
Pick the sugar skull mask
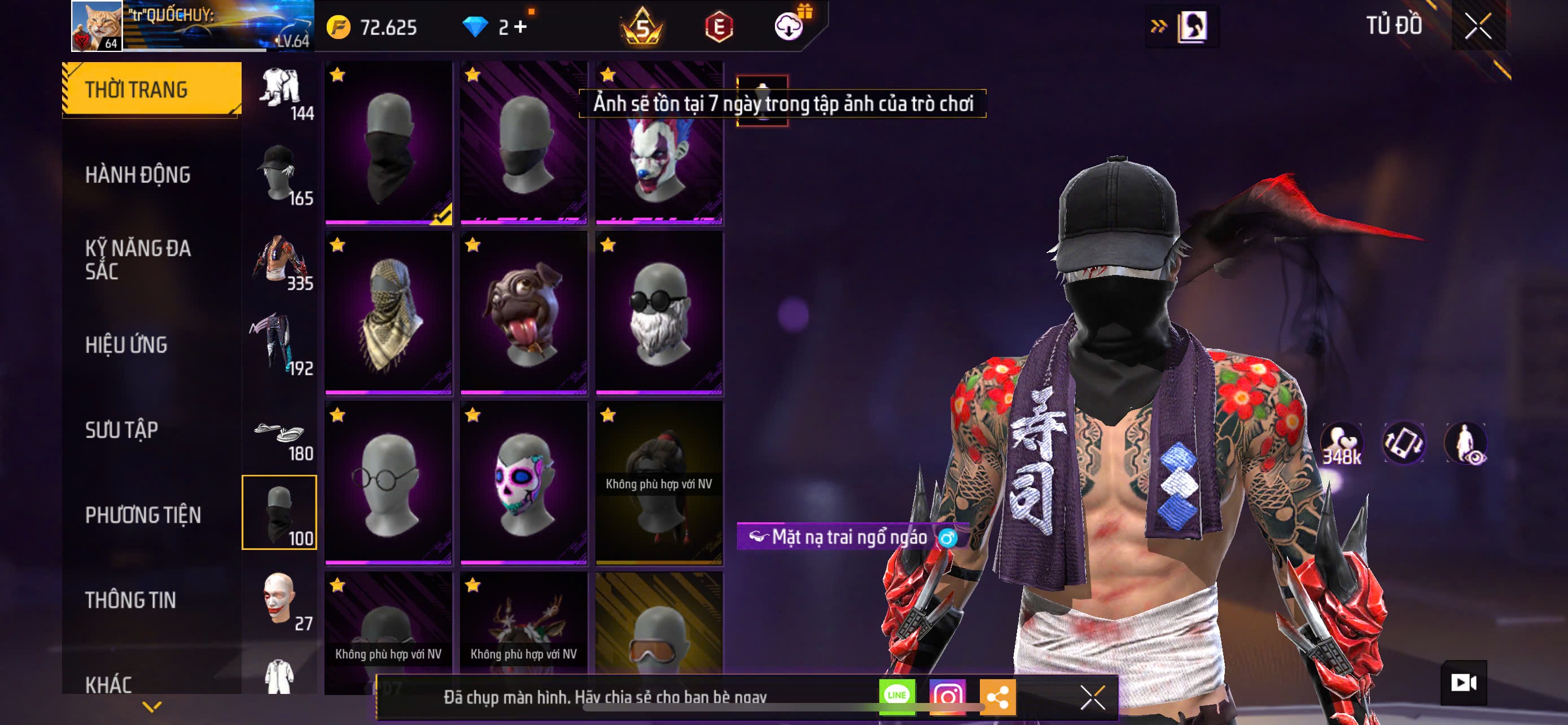click(523, 483)
